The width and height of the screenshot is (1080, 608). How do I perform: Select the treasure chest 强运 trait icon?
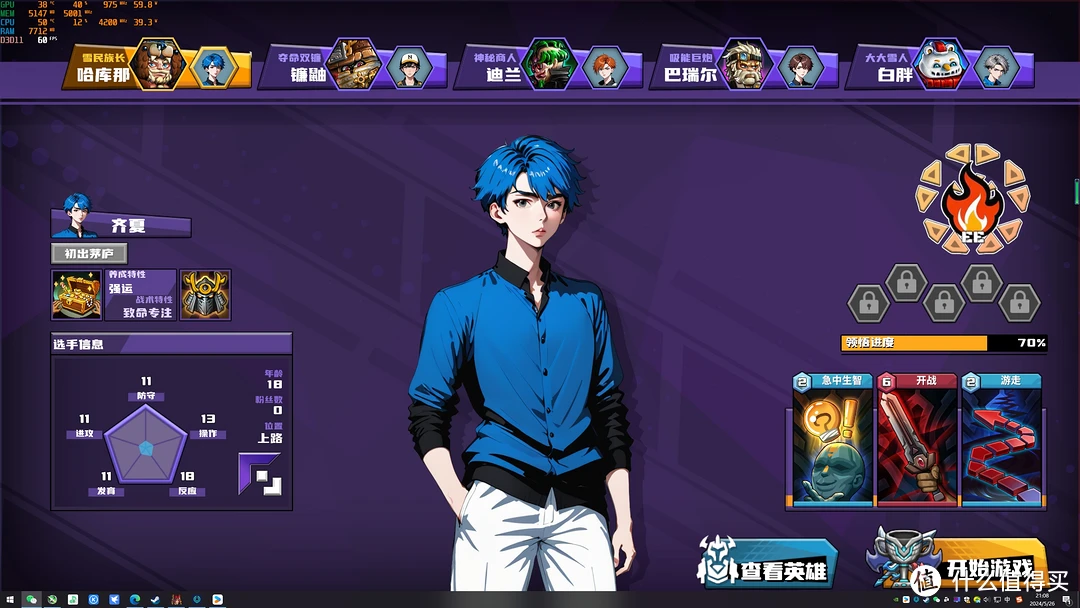76,296
